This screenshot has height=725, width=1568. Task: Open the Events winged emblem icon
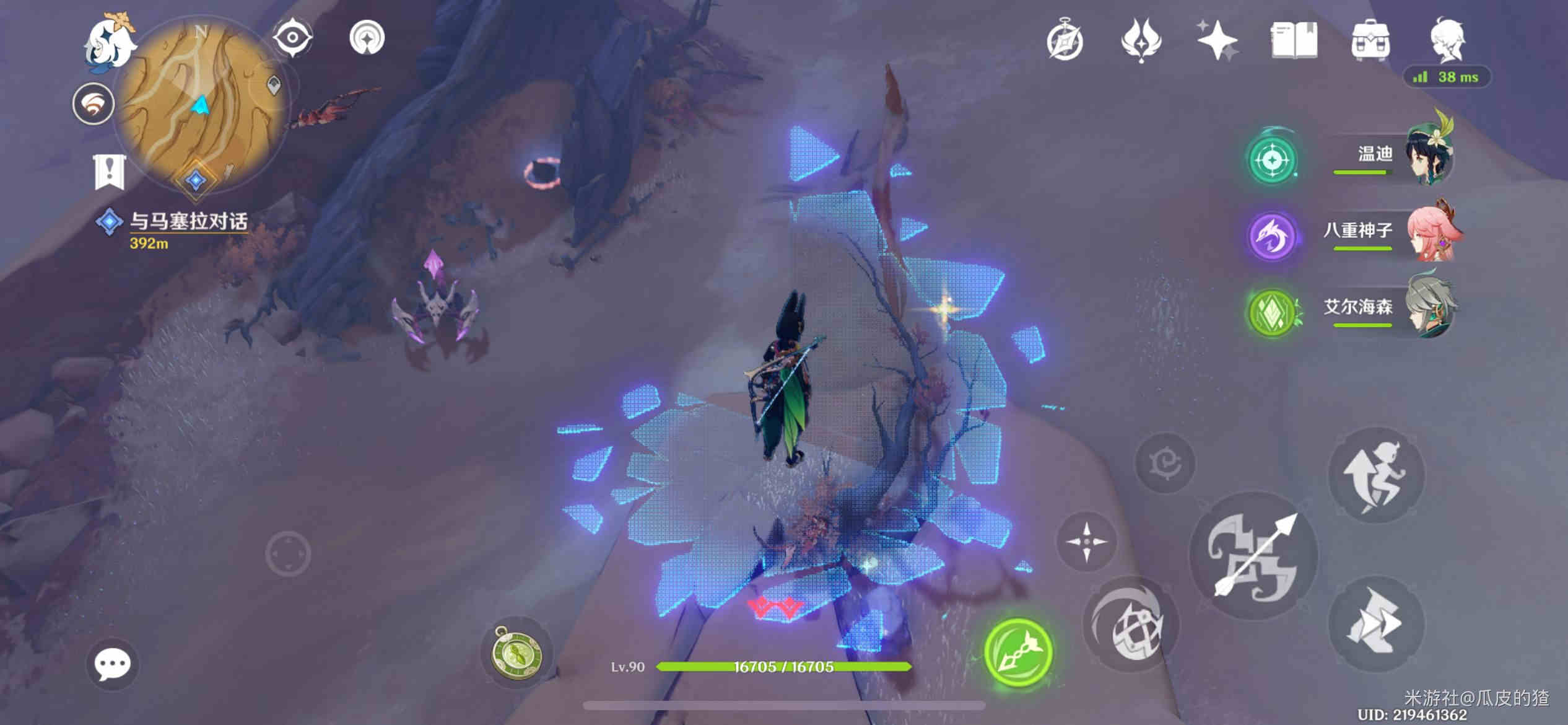click(1141, 41)
